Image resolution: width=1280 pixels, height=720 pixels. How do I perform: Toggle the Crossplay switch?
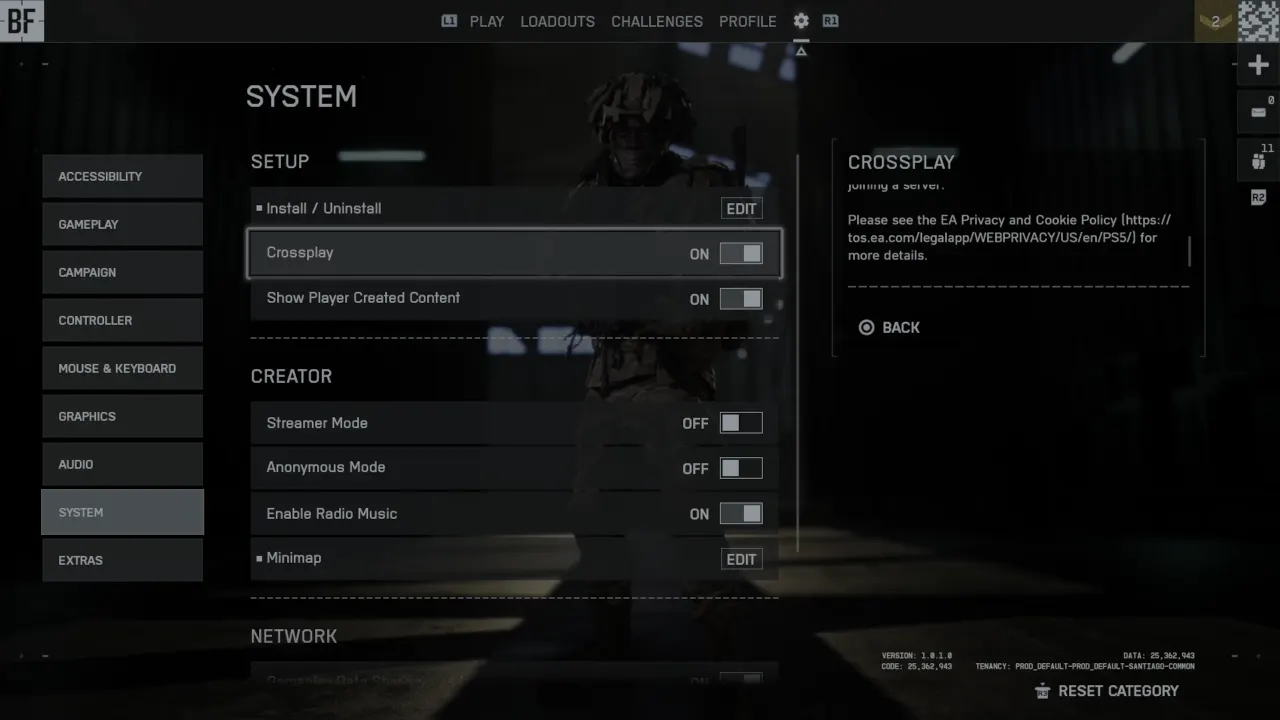741,254
